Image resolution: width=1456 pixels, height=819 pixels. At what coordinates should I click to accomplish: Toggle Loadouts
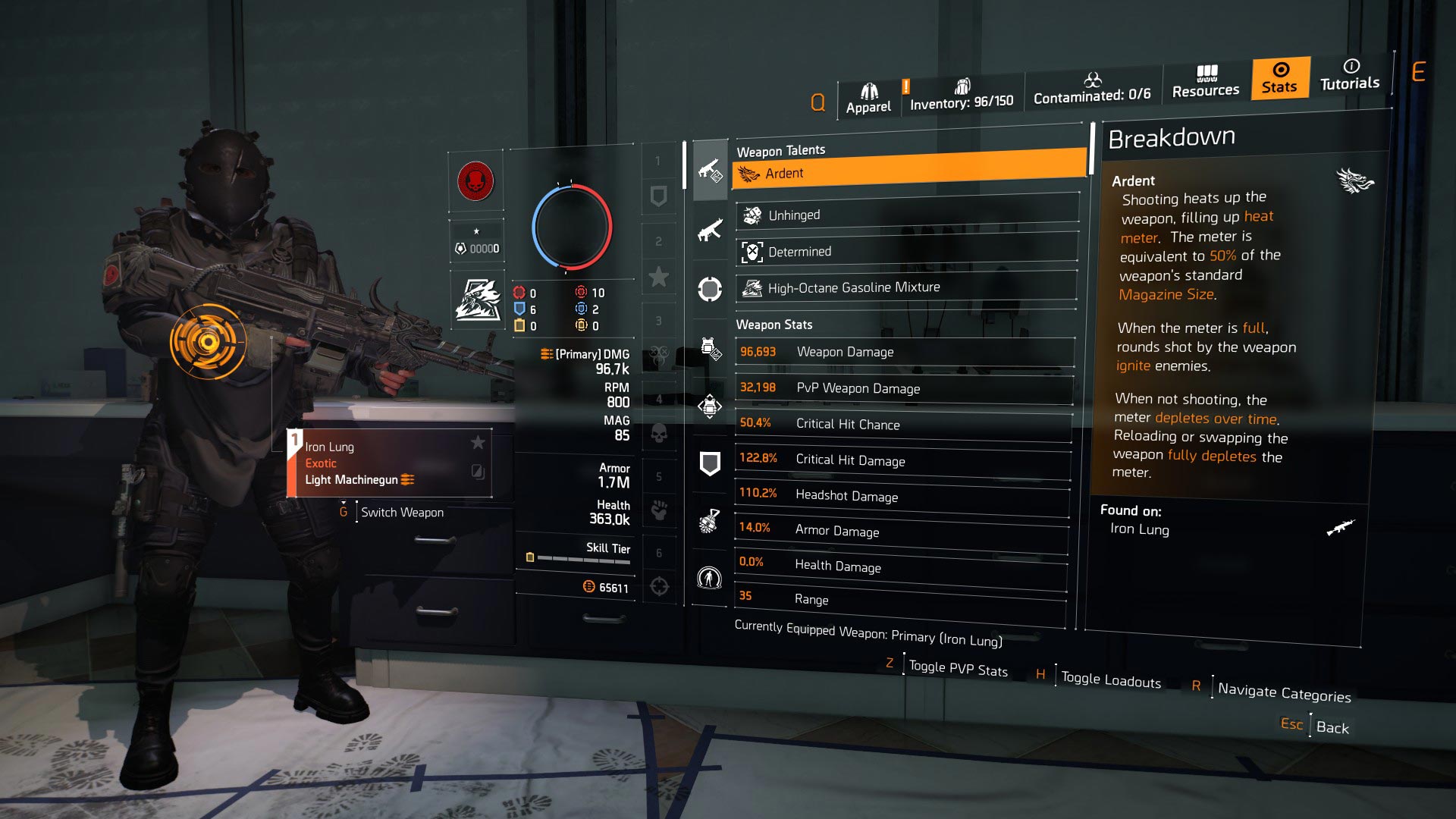click(1110, 679)
